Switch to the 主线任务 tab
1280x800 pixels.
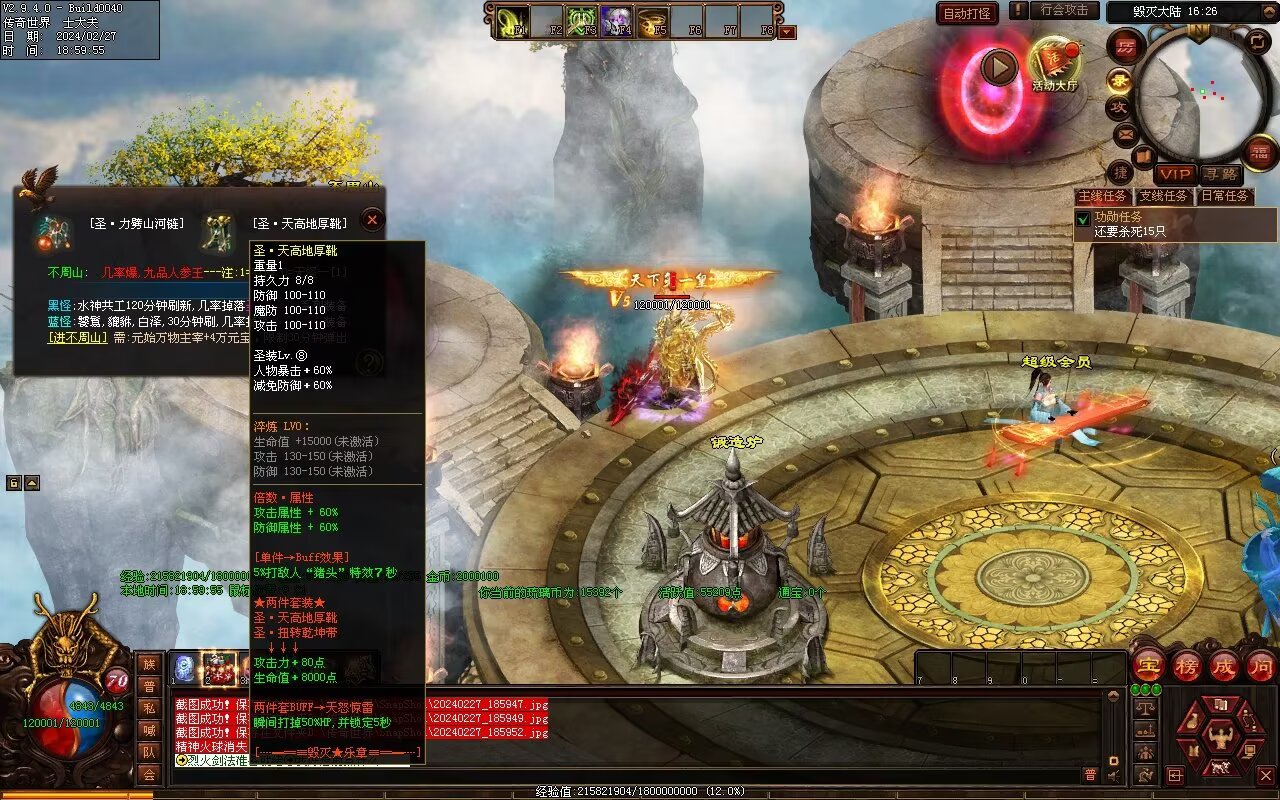click(x=1103, y=196)
